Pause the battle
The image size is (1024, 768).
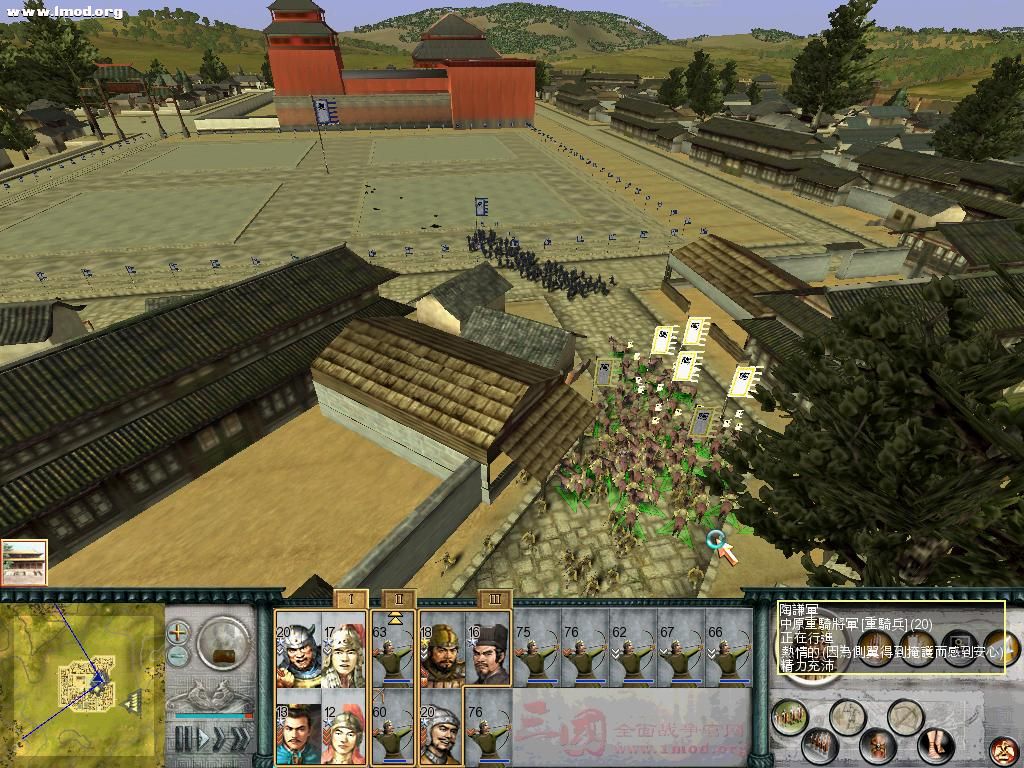click(183, 739)
